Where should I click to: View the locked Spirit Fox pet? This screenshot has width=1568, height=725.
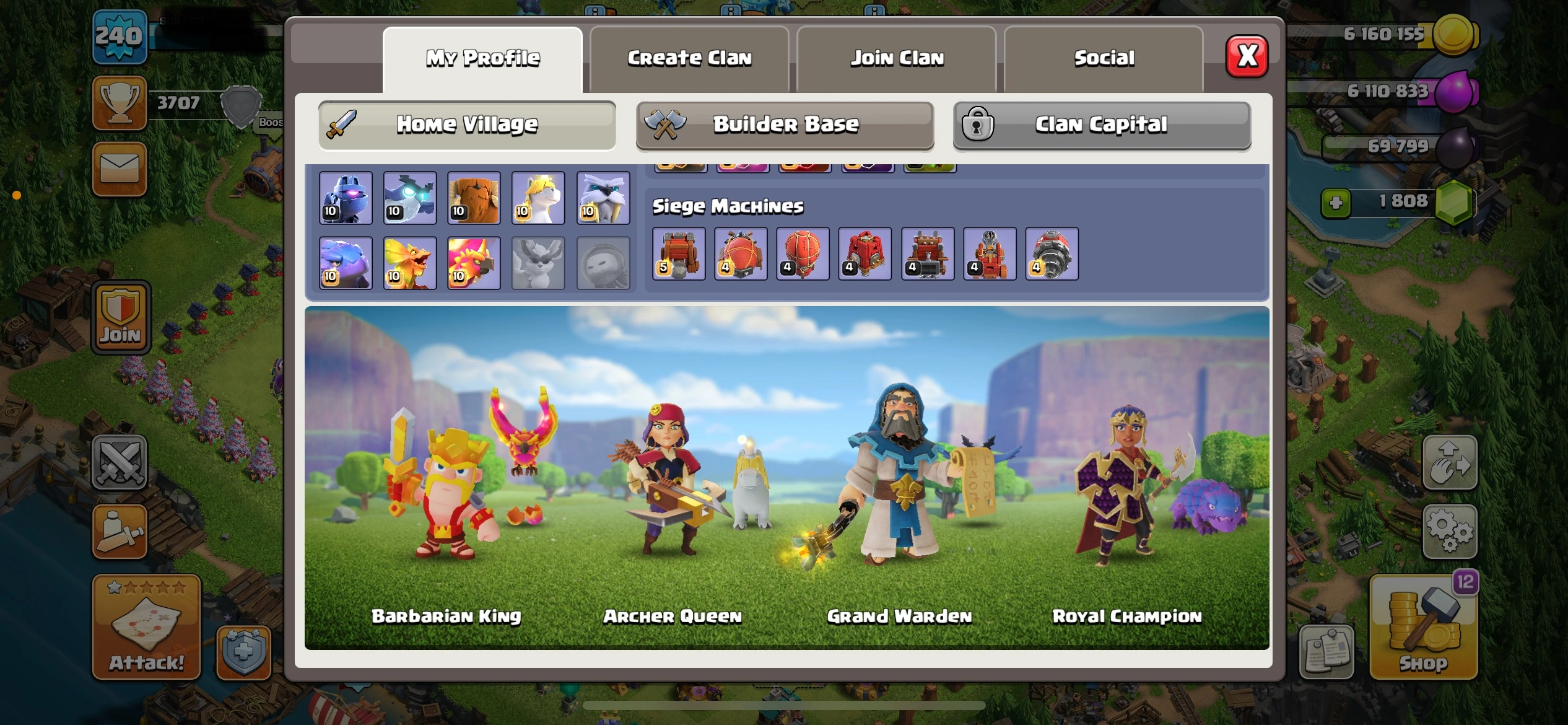pyautogui.click(x=538, y=263)
